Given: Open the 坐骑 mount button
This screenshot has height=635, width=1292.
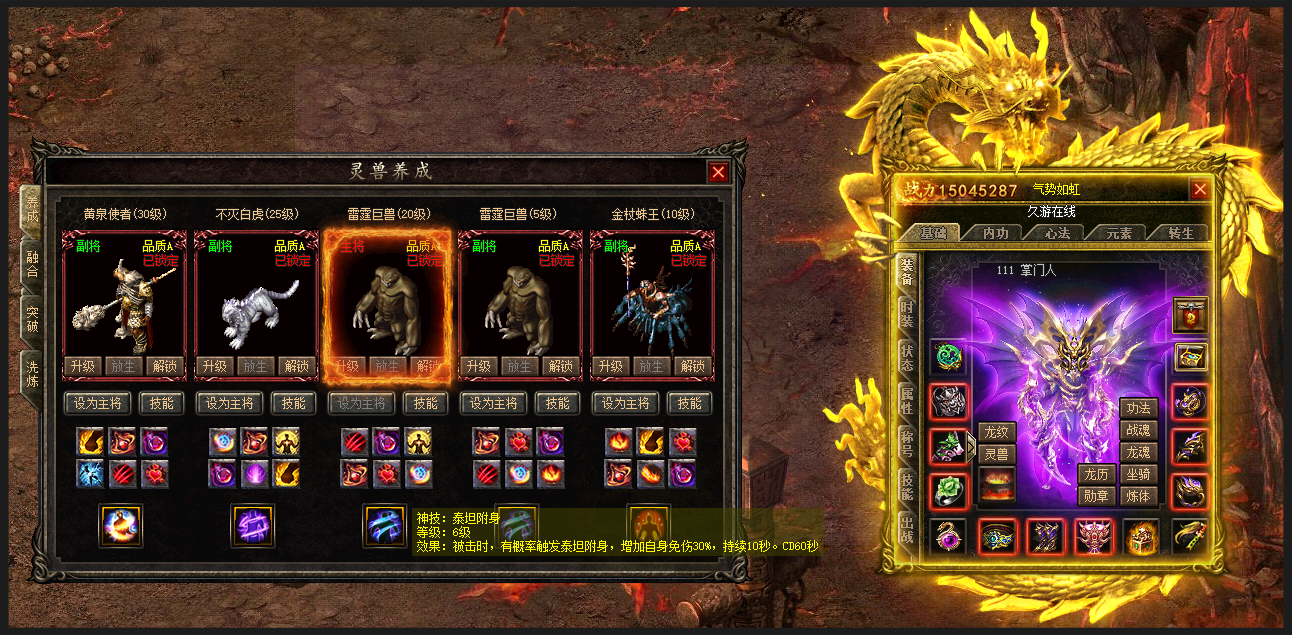Looking at the screenshot, I should pos(1139,474).
